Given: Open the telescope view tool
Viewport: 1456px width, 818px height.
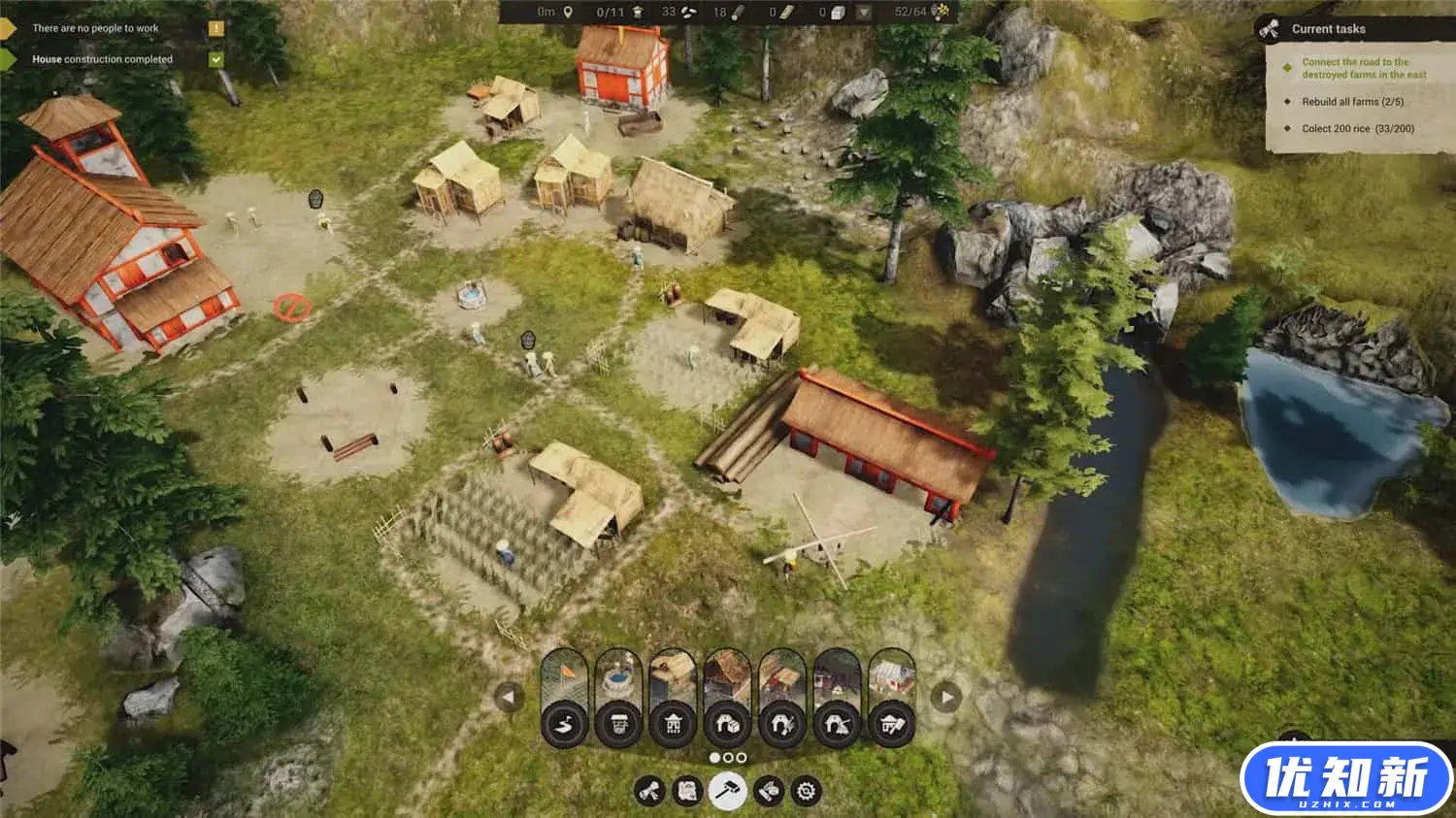Looking at the screenshot, I should (649, 792).
